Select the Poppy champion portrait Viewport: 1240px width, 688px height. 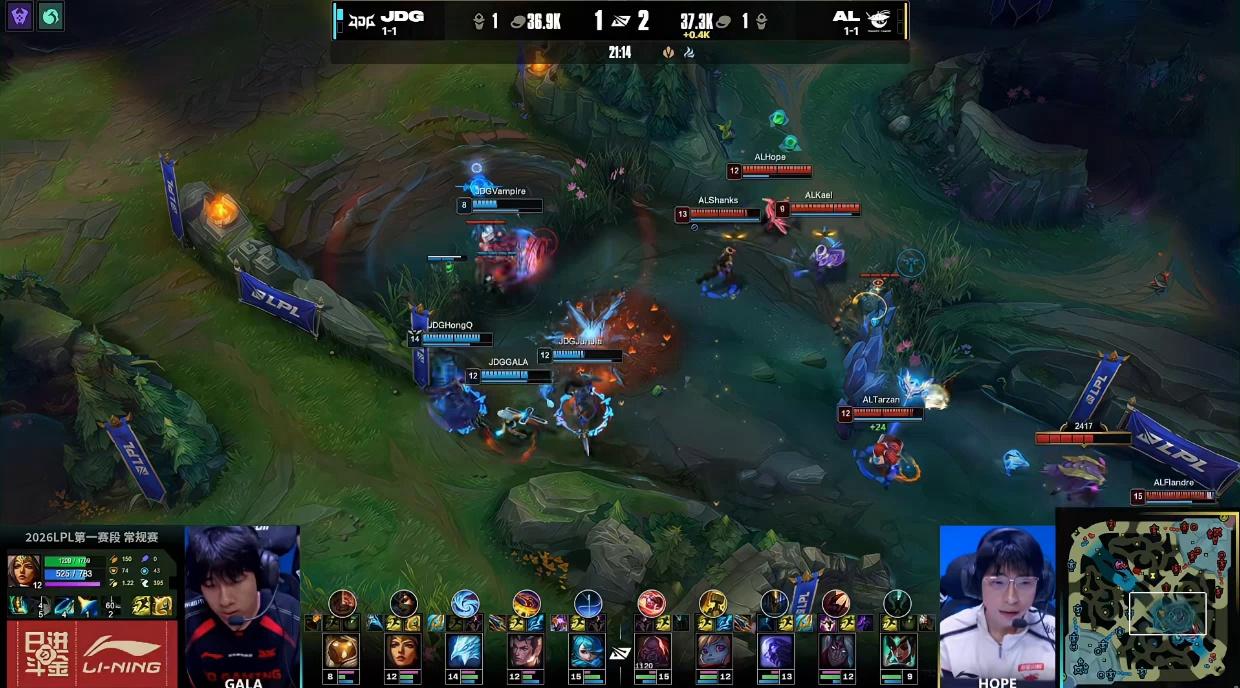click(x=713, y=652)
